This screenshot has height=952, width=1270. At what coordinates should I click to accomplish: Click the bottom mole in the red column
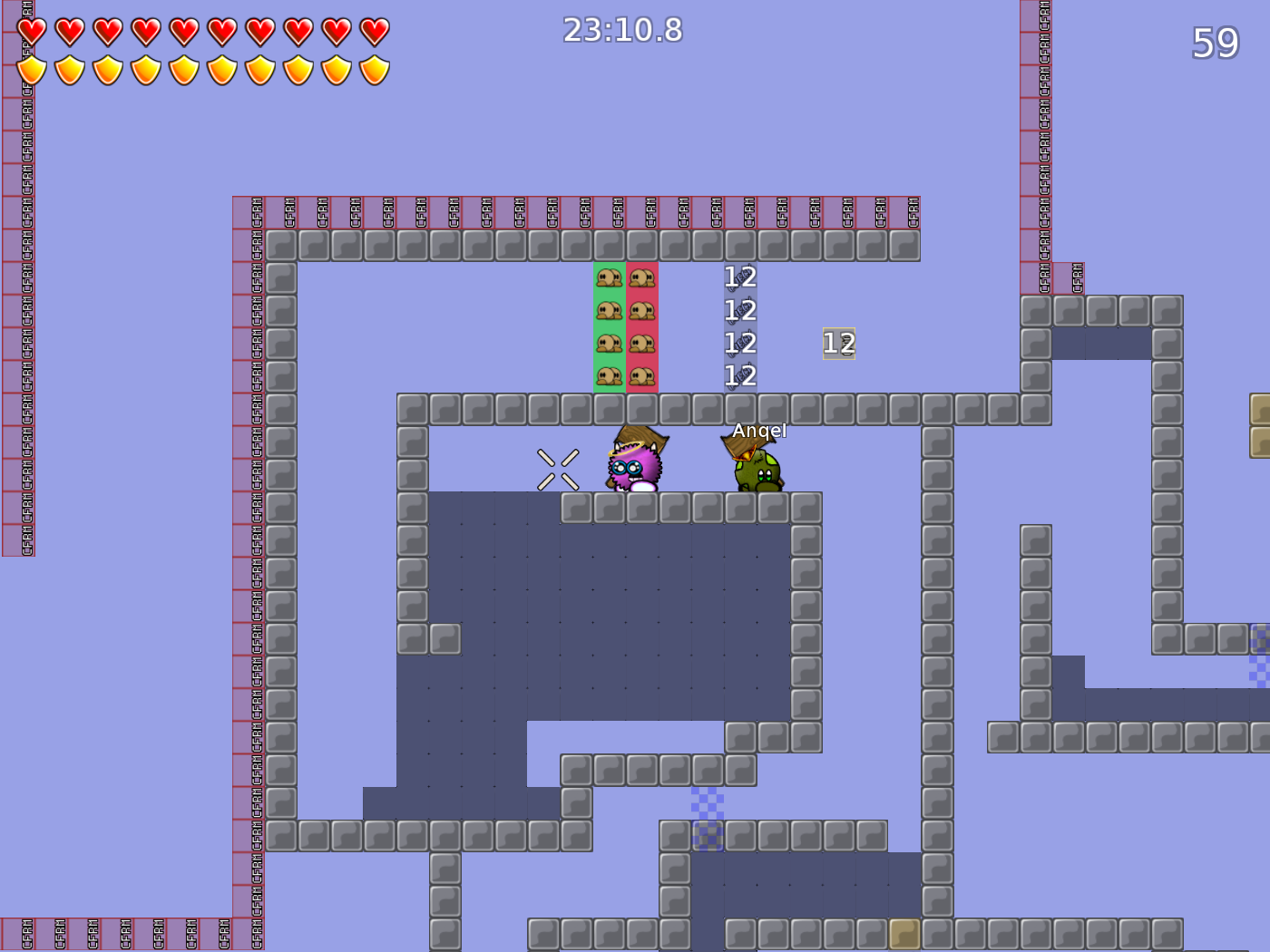click(642, 375)
